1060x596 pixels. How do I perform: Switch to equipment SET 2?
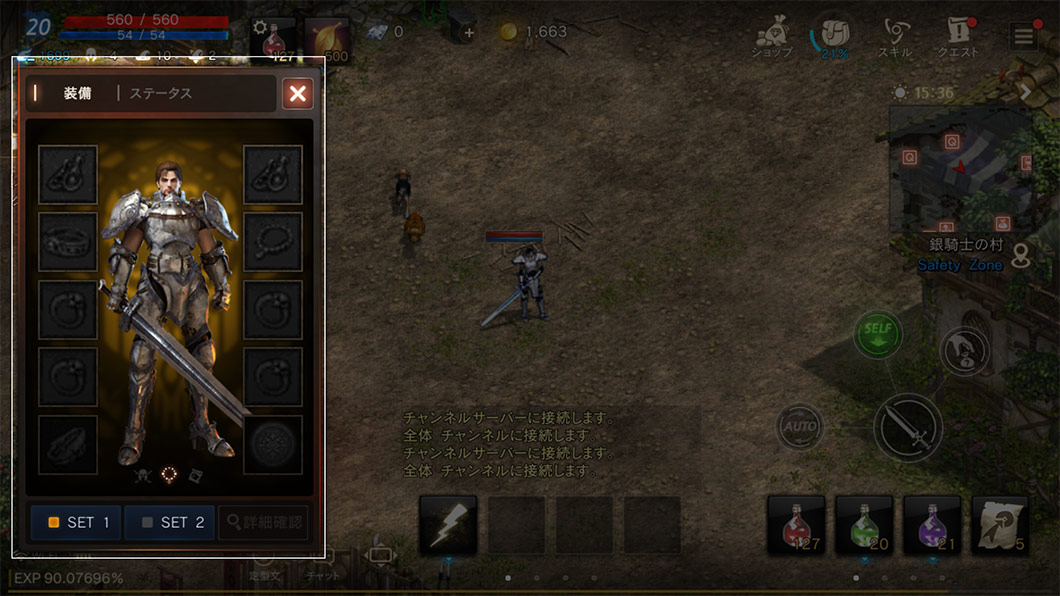point(170,522)
